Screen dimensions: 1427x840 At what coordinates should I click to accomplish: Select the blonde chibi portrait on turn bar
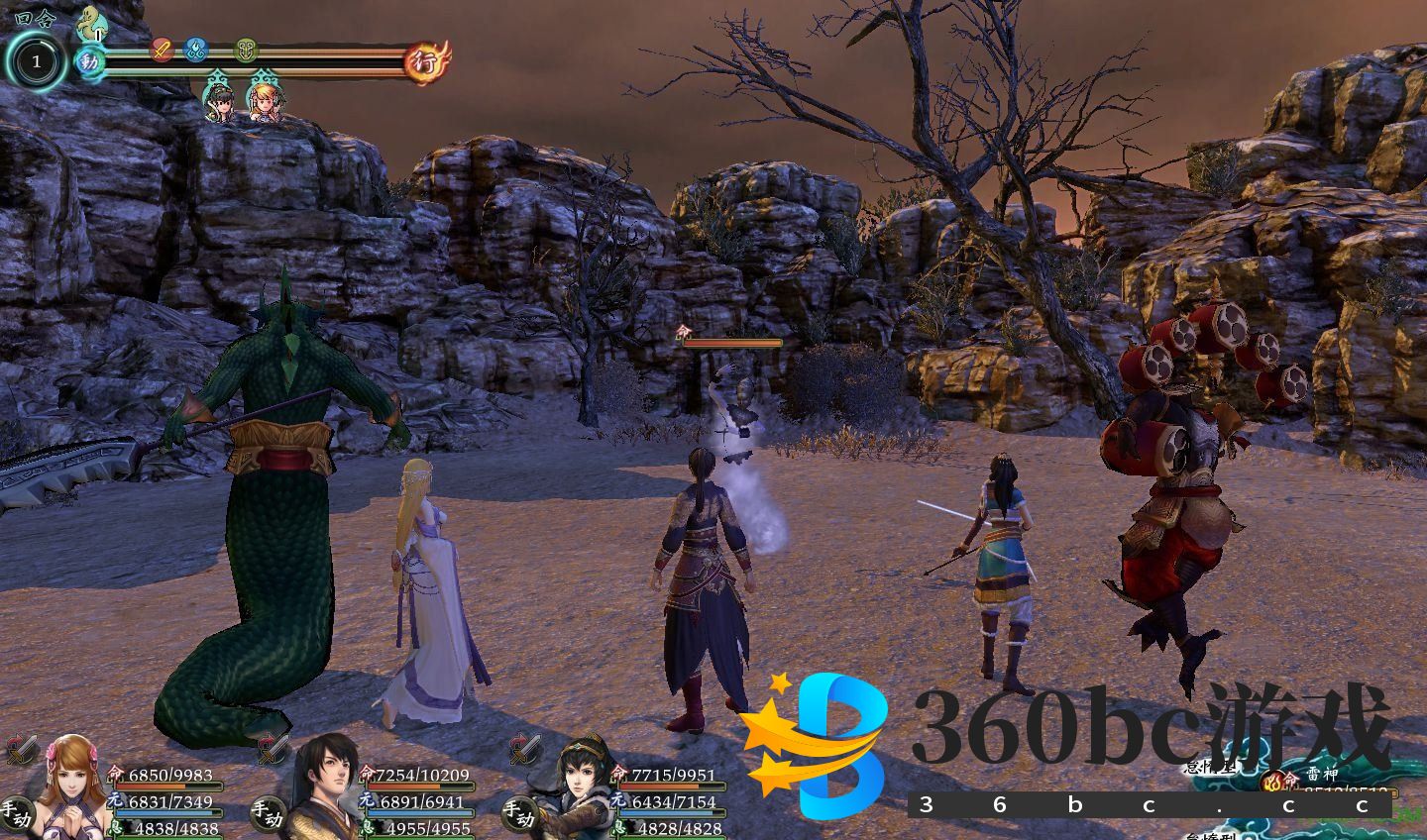click(263, 99)
